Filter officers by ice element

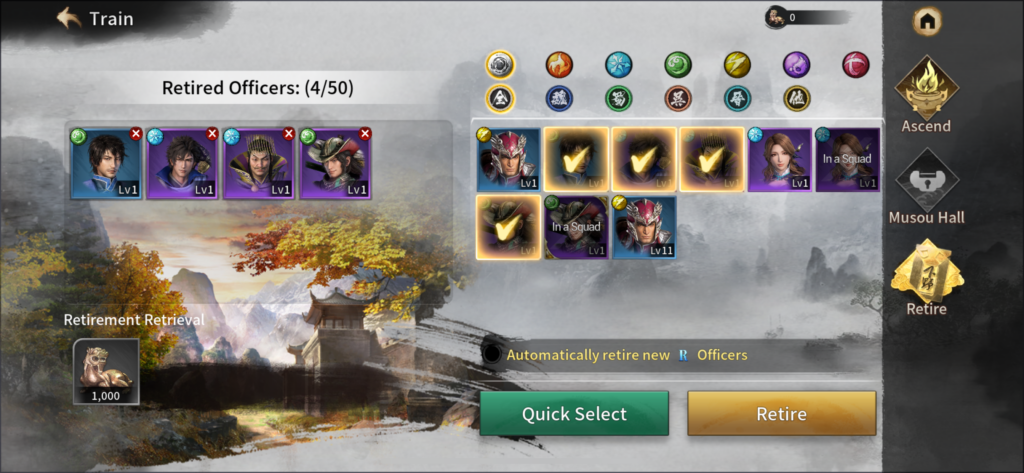619,65
